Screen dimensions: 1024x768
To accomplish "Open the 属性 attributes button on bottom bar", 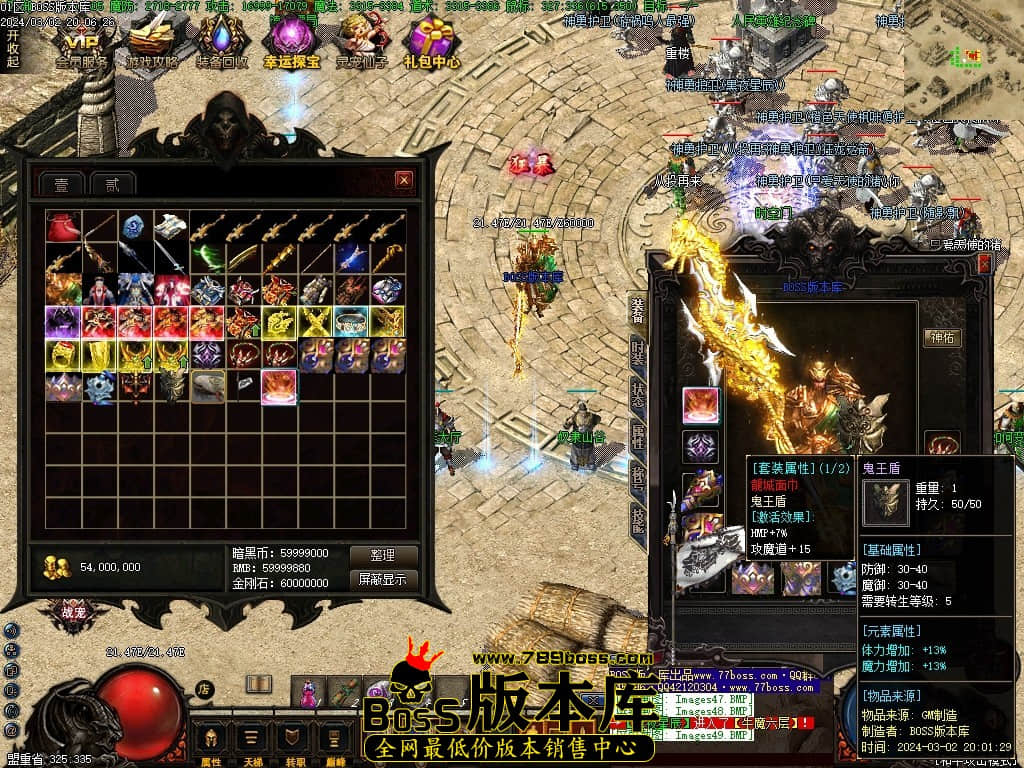I will point(212,742).
